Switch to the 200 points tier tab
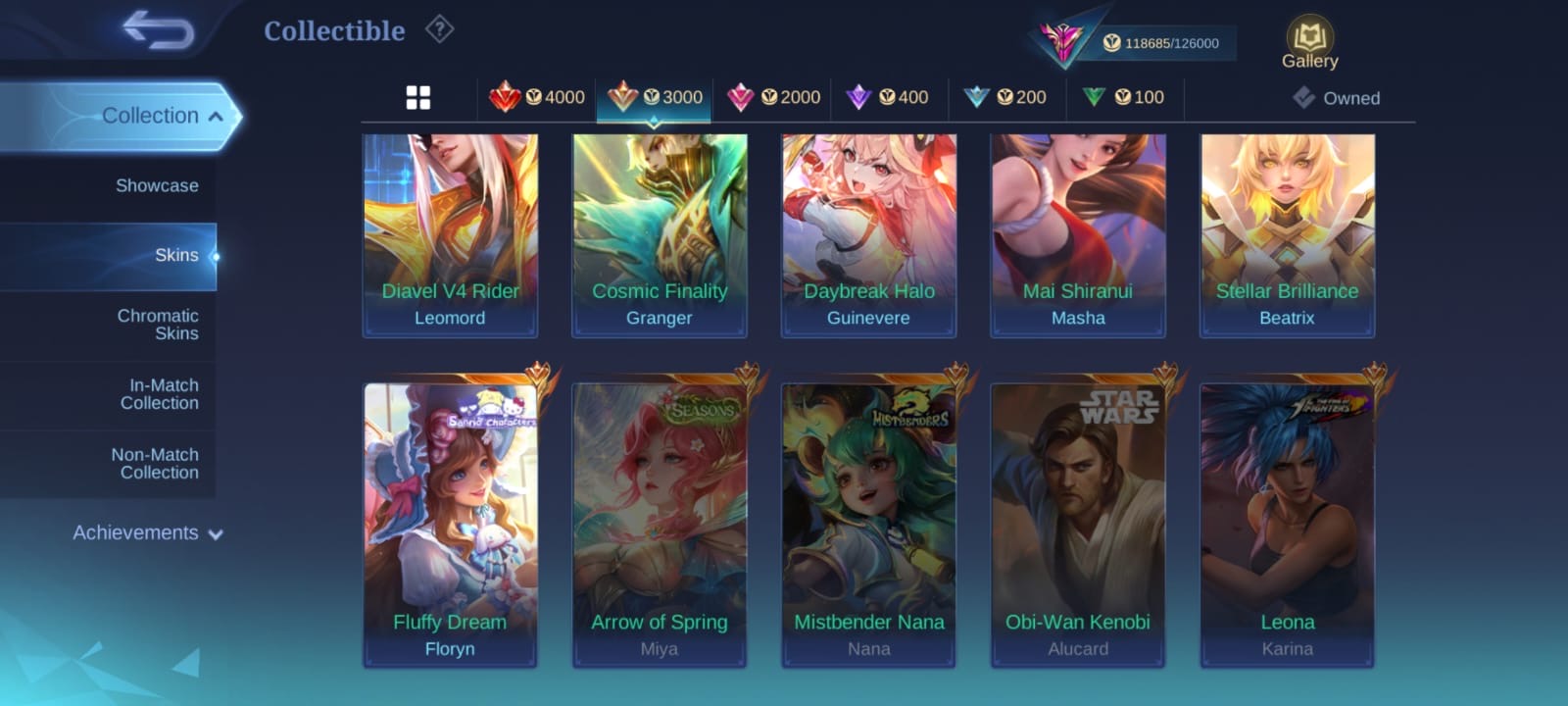This screenshot has height=706, width=1568. pyautogui.click(x=1006, y=97)
